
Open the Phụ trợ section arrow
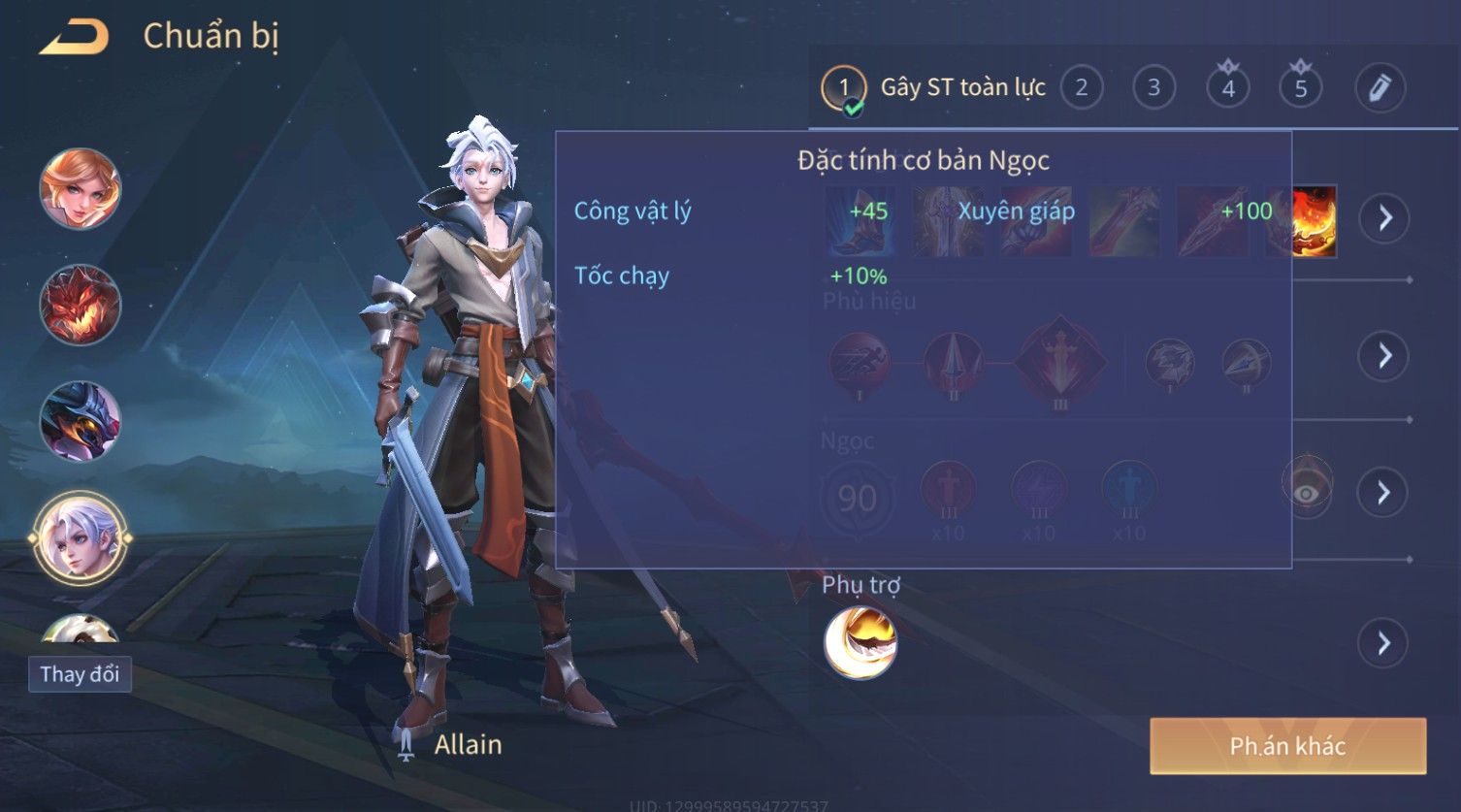tap(1383, 643)
